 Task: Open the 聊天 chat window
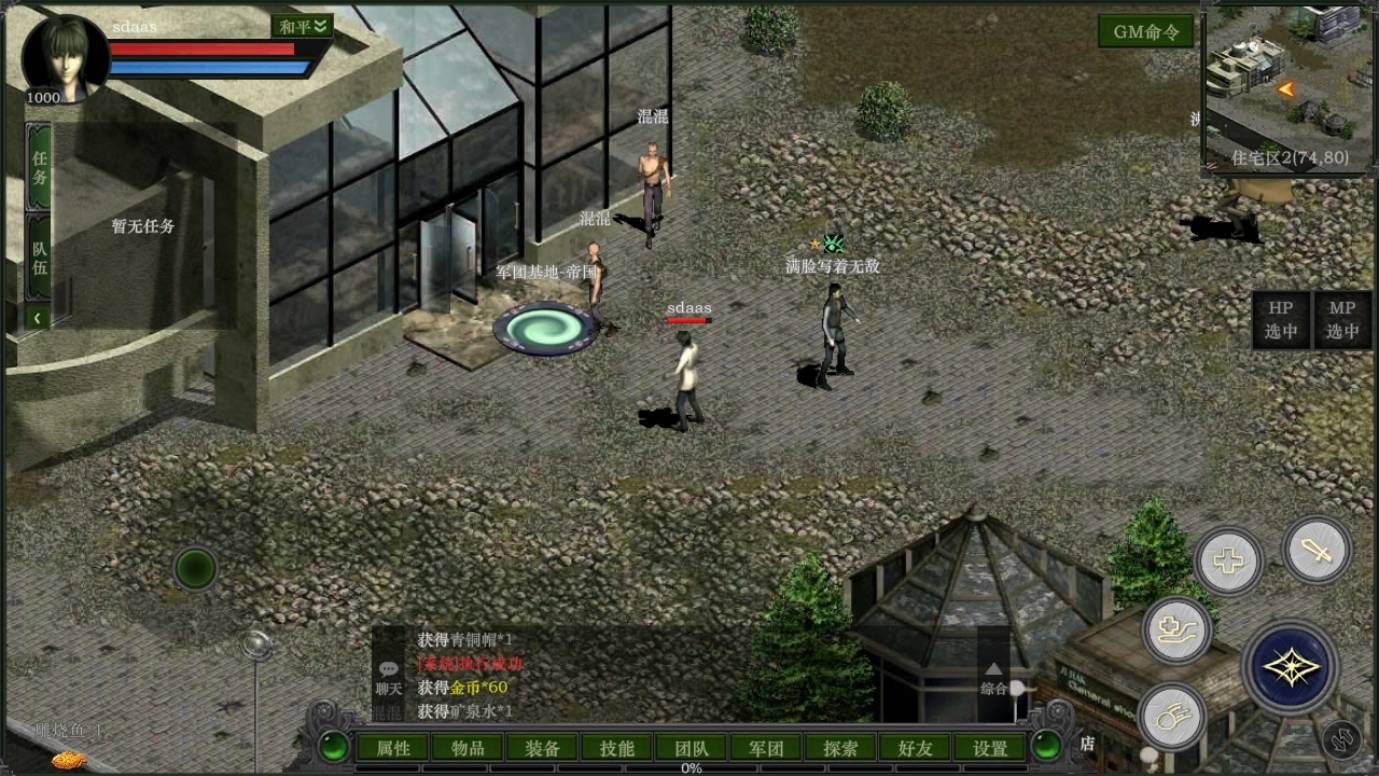(388, 678)
